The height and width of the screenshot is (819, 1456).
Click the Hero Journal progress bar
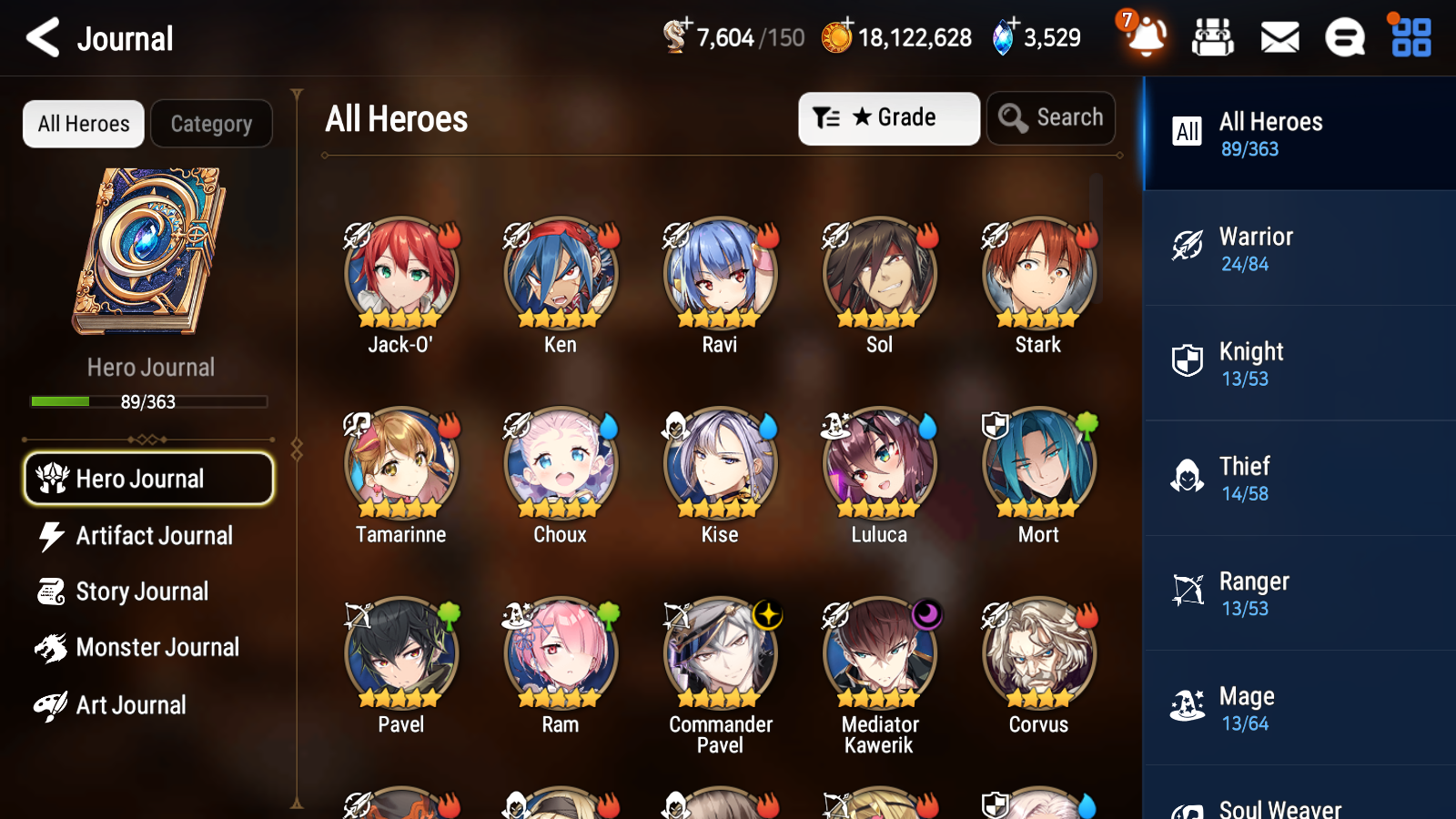click(x=148, y=401)
